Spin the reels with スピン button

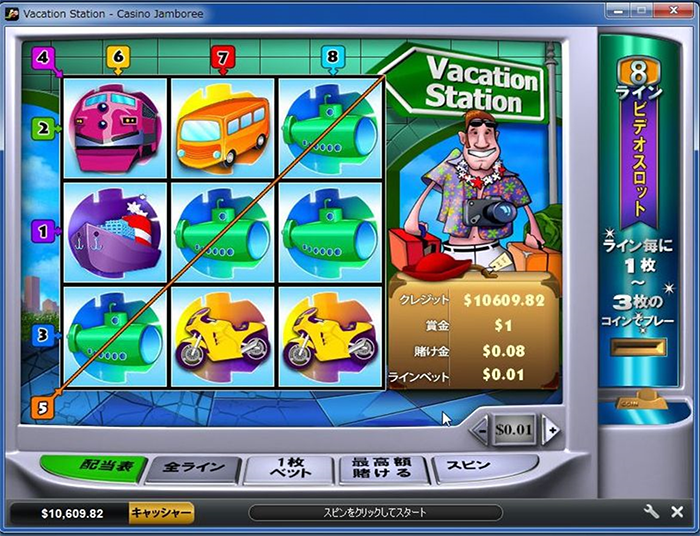[x=469, y=467]
